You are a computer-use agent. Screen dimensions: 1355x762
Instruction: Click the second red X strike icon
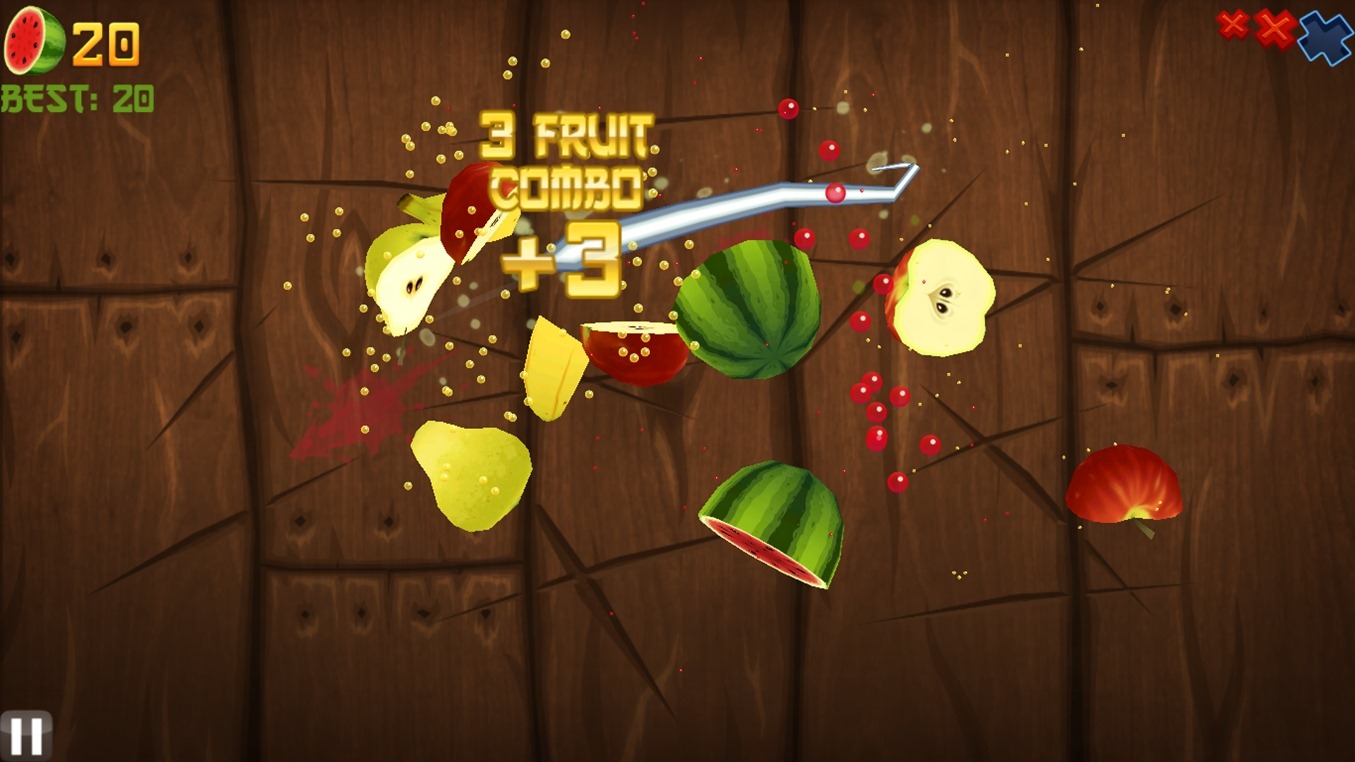click(x=1276, y=30)
